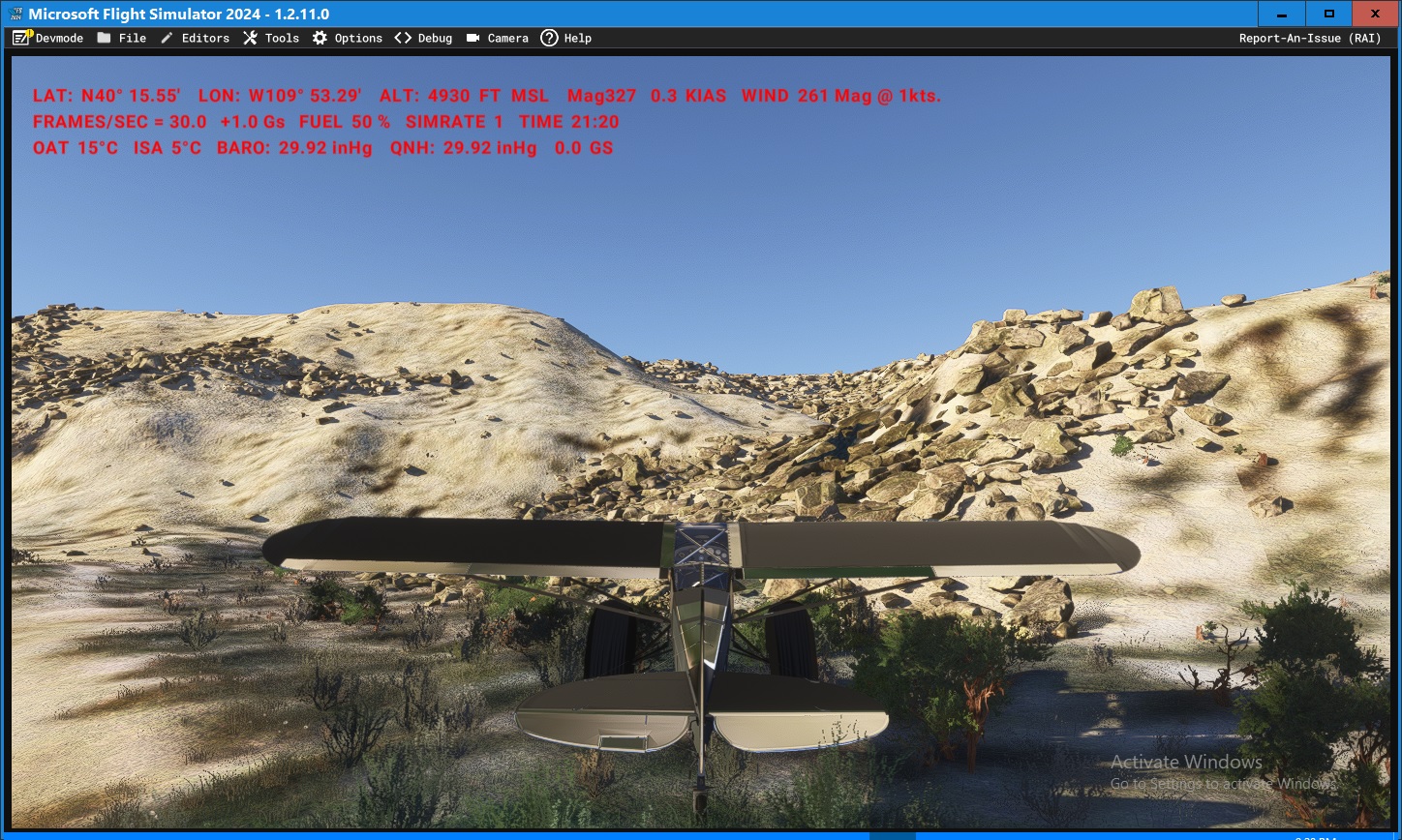Open the File menu

click(x=133, y=38)
